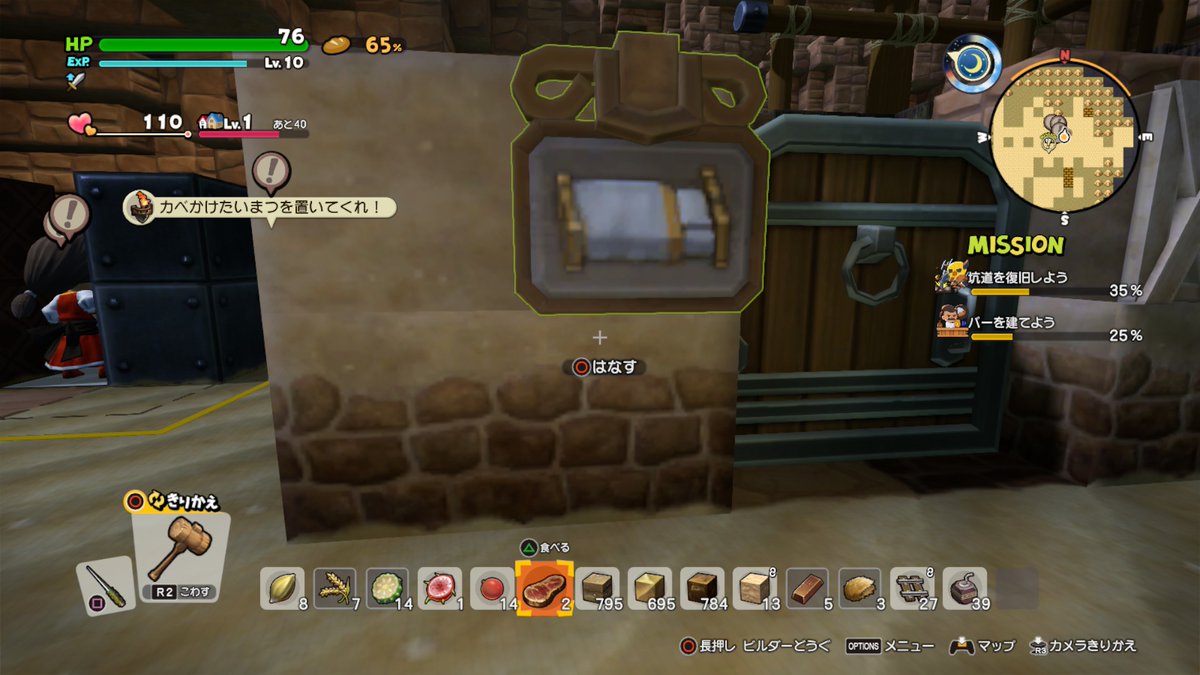Choose the golden block stack of 695
The height and width of the screenshot is (675, 1200).
click(x=649, y=588)
